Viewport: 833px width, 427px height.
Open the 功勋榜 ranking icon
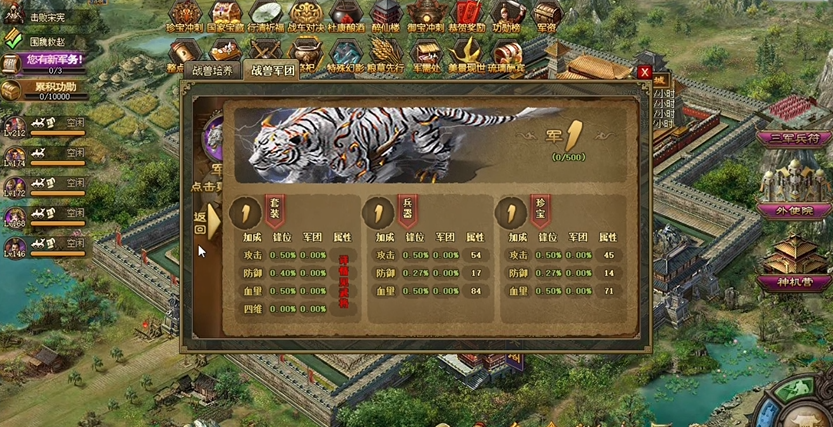508,17
